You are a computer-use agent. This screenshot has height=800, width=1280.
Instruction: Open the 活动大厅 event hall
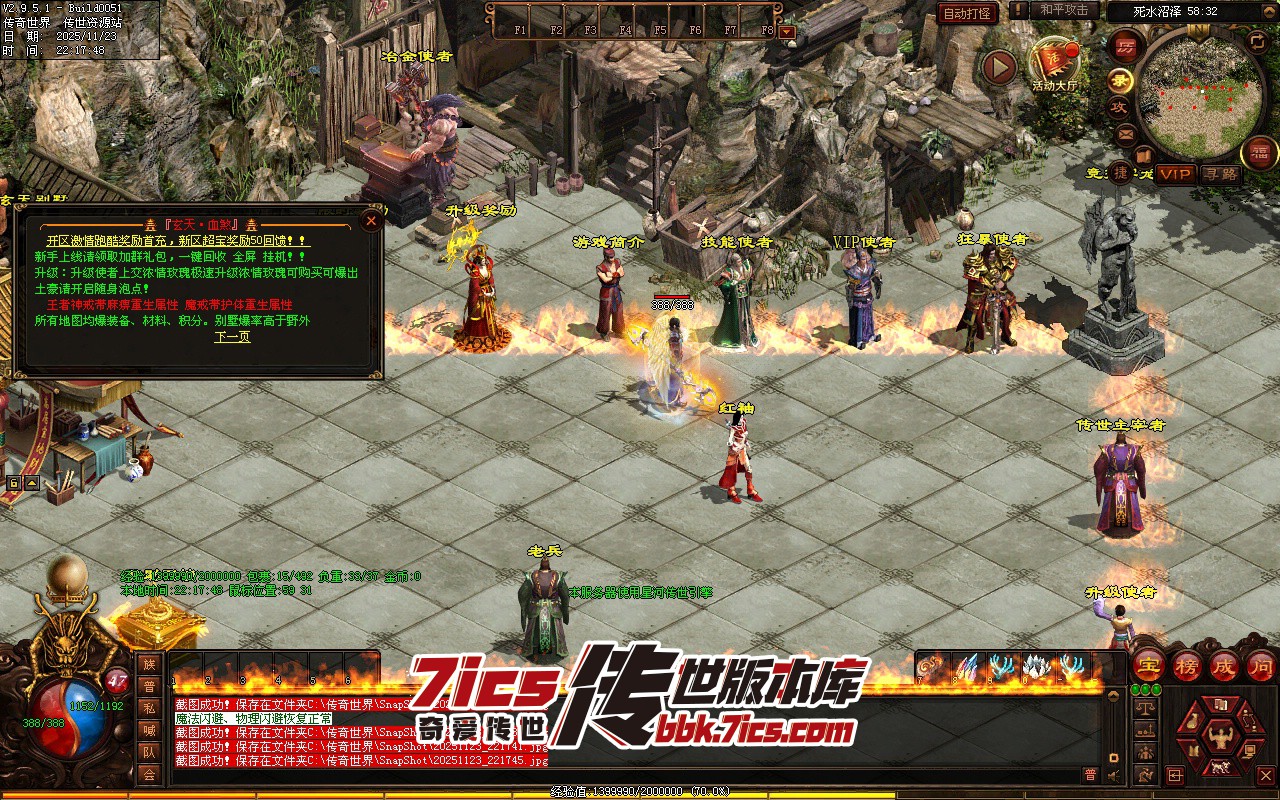click(1055, 63)
